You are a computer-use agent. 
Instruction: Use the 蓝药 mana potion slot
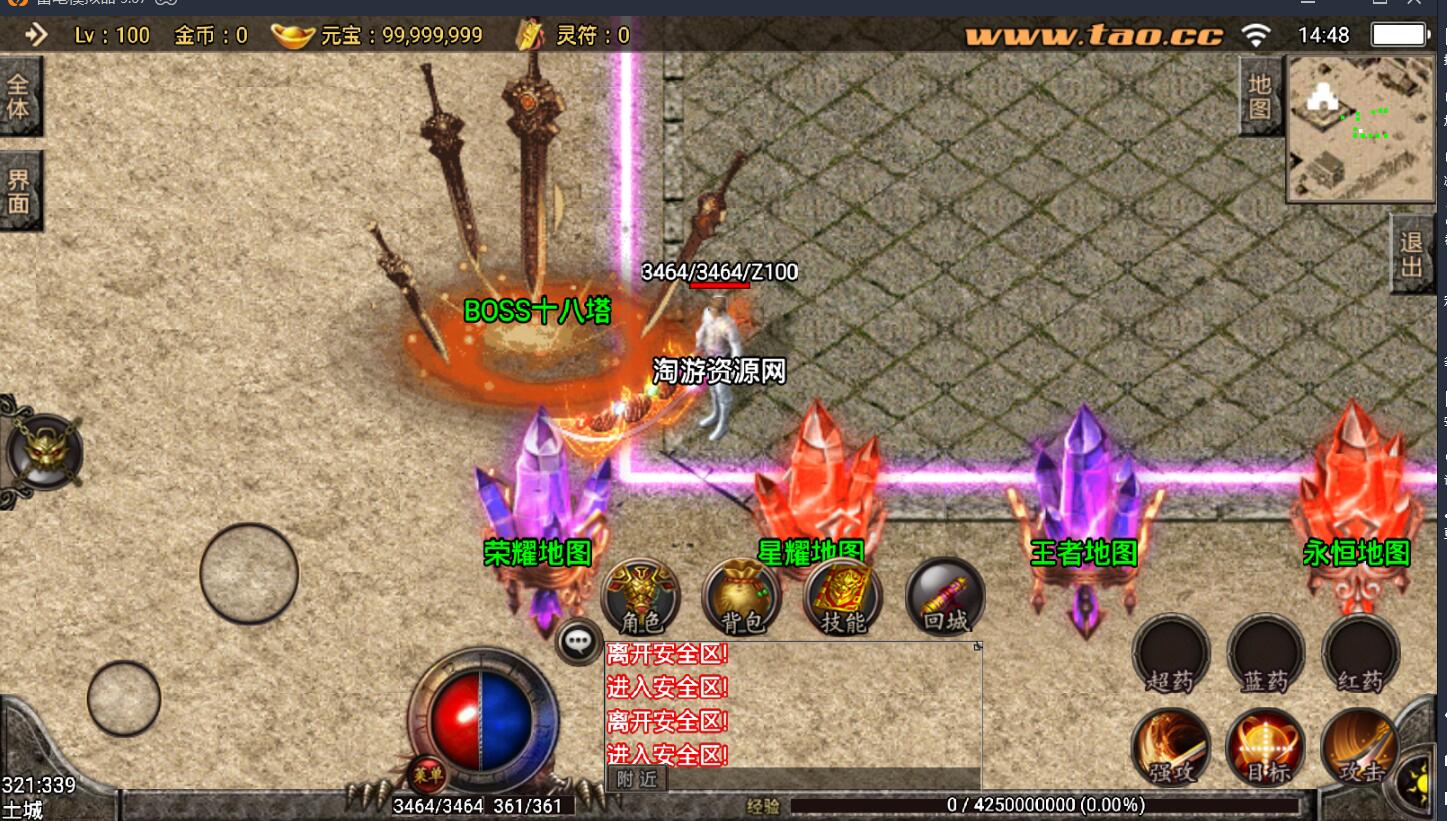(1265, 654)
